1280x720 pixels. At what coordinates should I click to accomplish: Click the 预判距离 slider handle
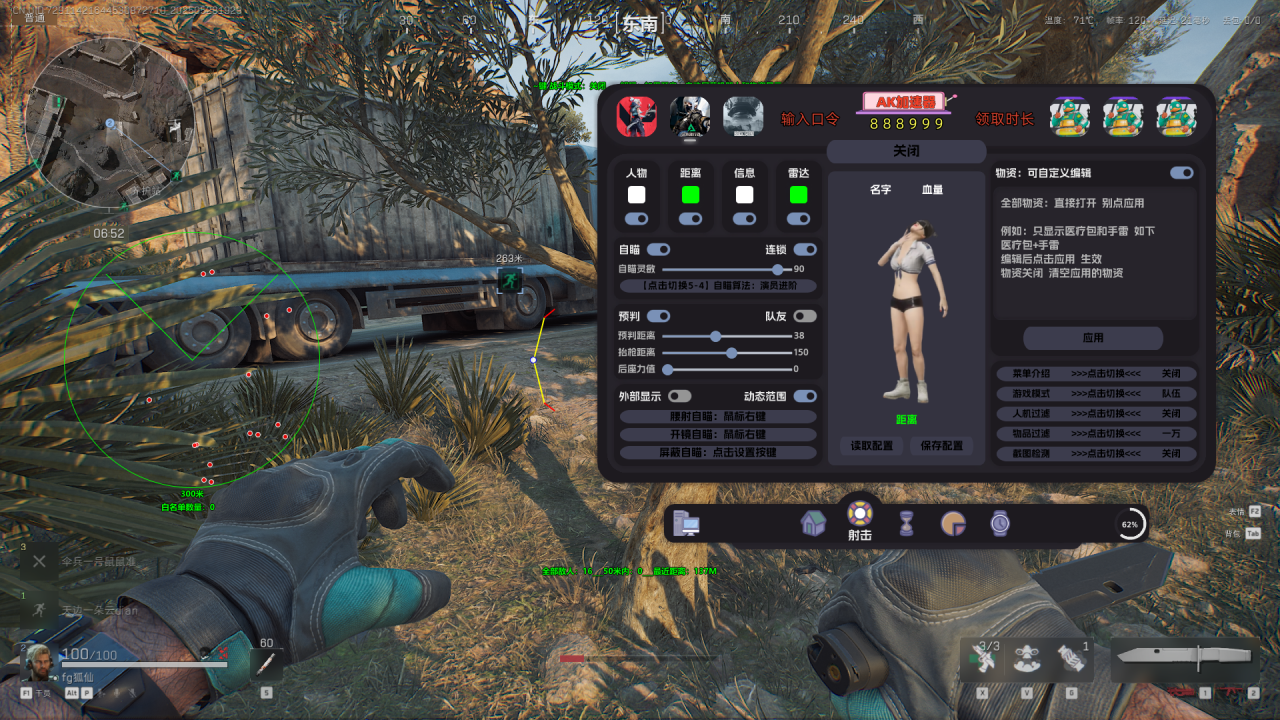click(x=715, y=336)
